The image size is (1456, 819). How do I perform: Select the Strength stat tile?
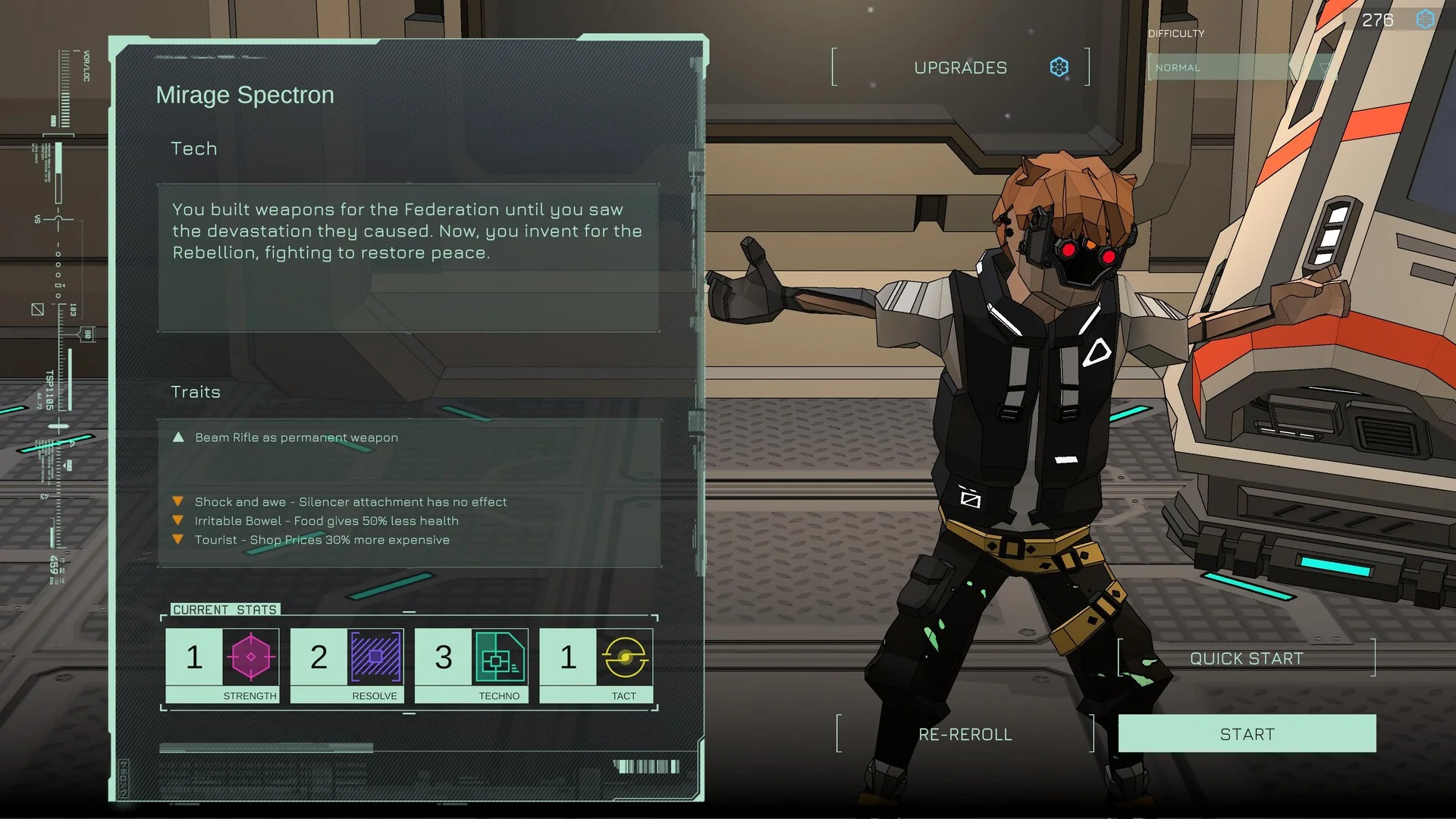[x=222, y=665]
